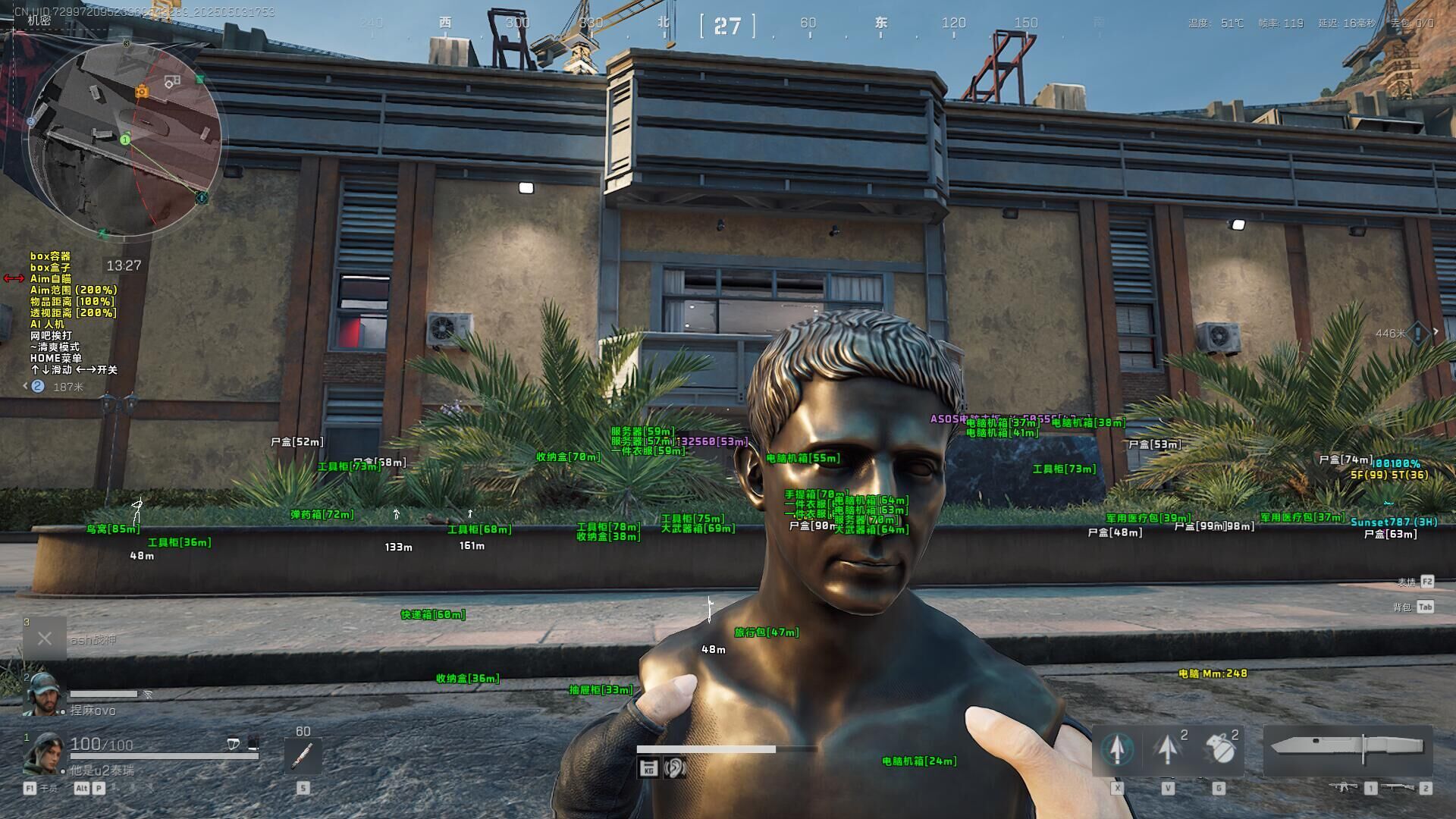
Task: Click the carry weight KG status icon
Action: tap(648, 769)
